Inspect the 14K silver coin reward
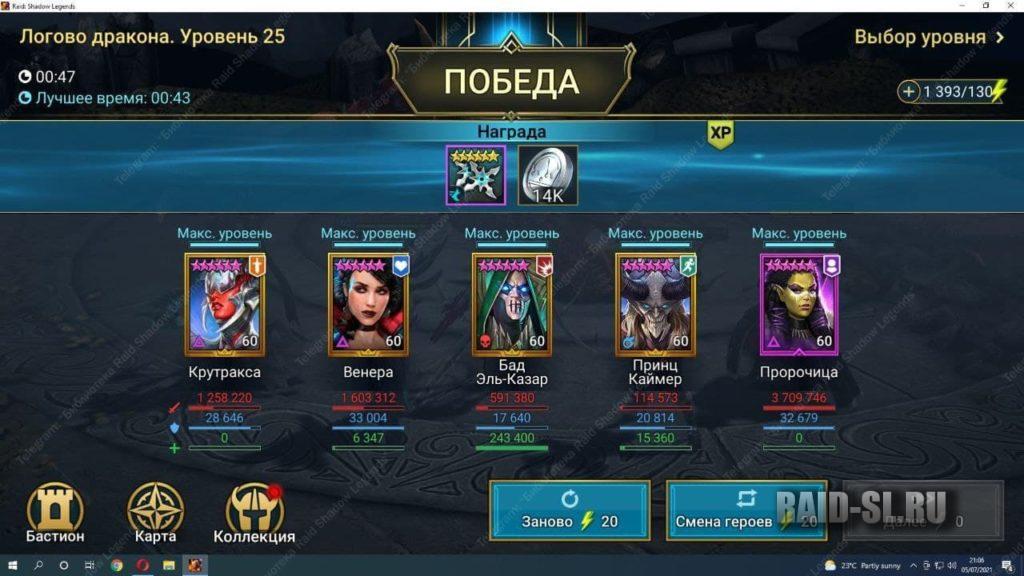The height and width of the screenshot is (576, 1024). click(x=547, y=175)
